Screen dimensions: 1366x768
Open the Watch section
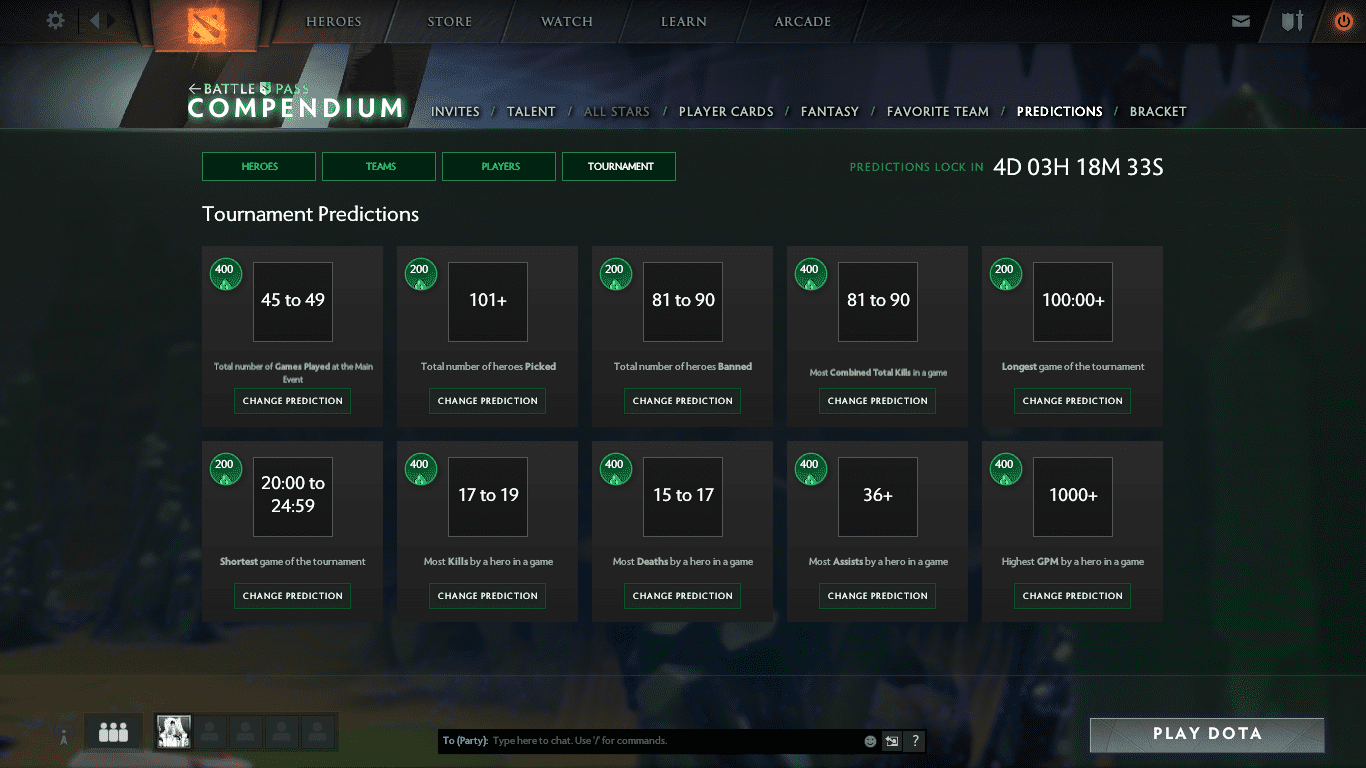coord(567,22)
